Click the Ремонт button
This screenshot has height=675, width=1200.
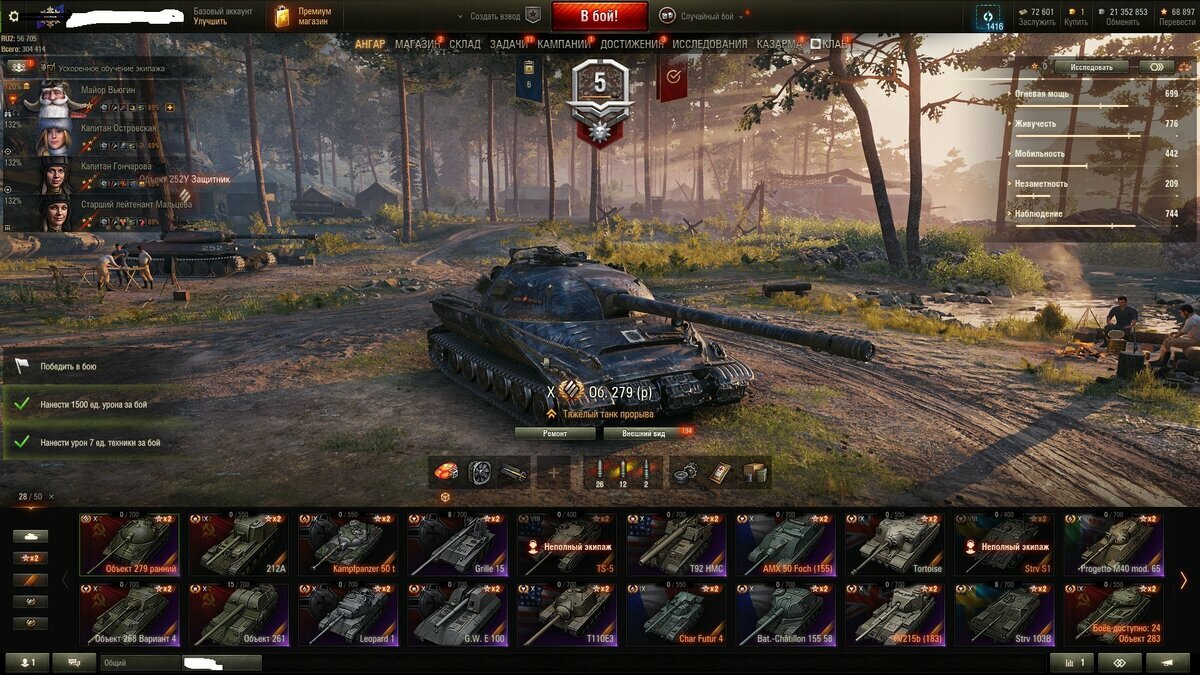[555, 433]
